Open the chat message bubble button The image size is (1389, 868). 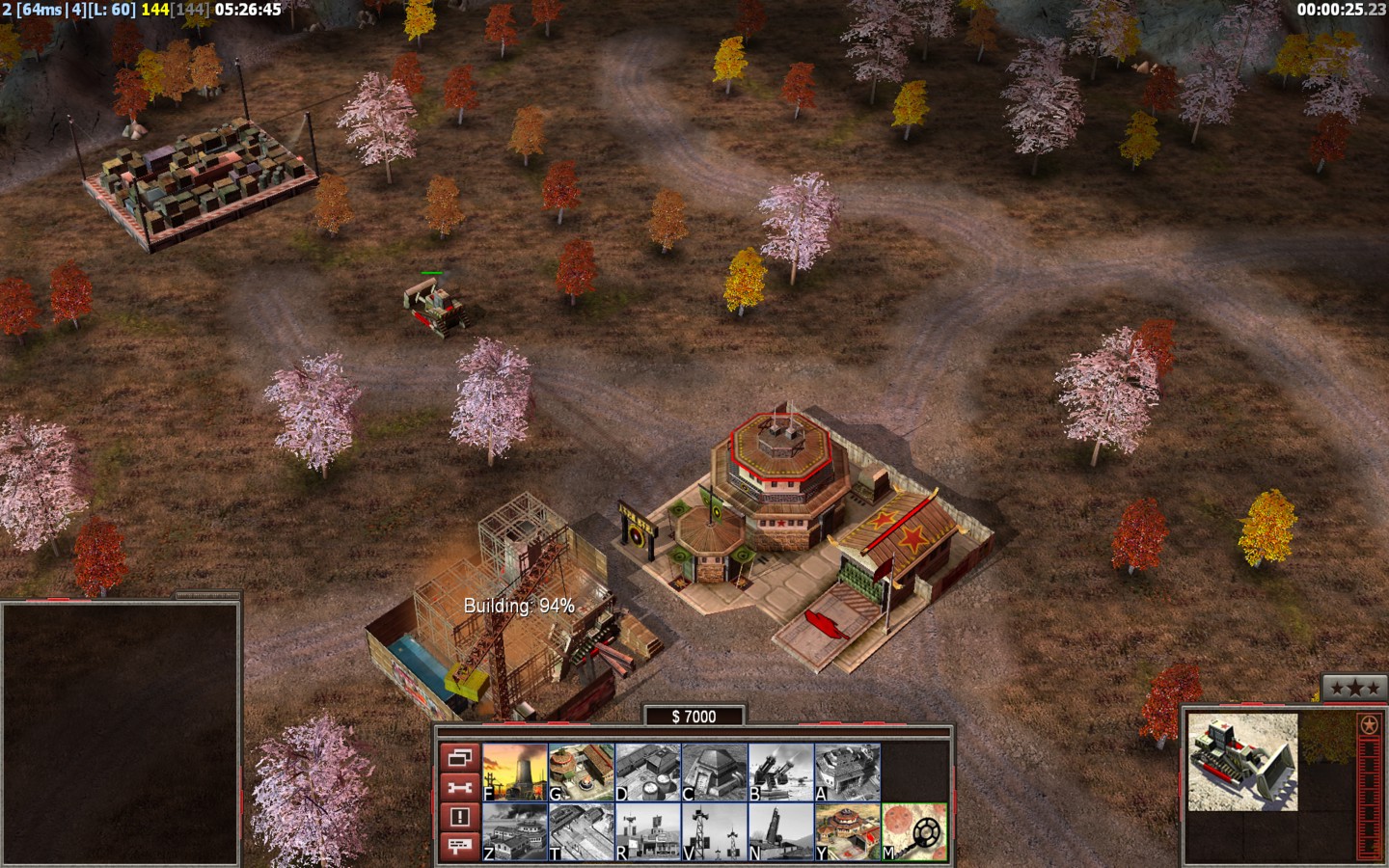(x=460, y=846)
